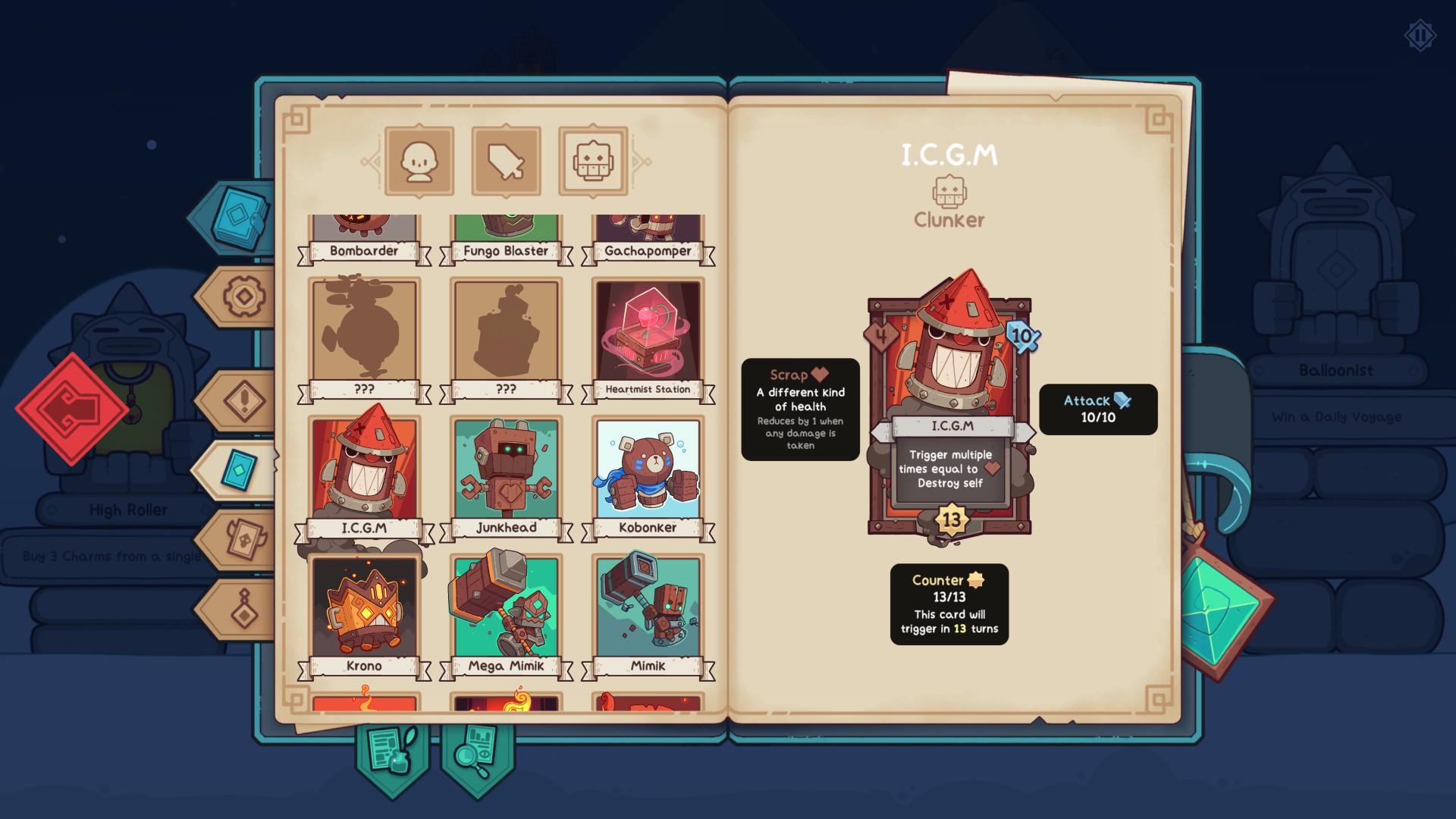Select the companion filter icon
The width and height of the screenshot is (1456, 819).
(419, 160)
